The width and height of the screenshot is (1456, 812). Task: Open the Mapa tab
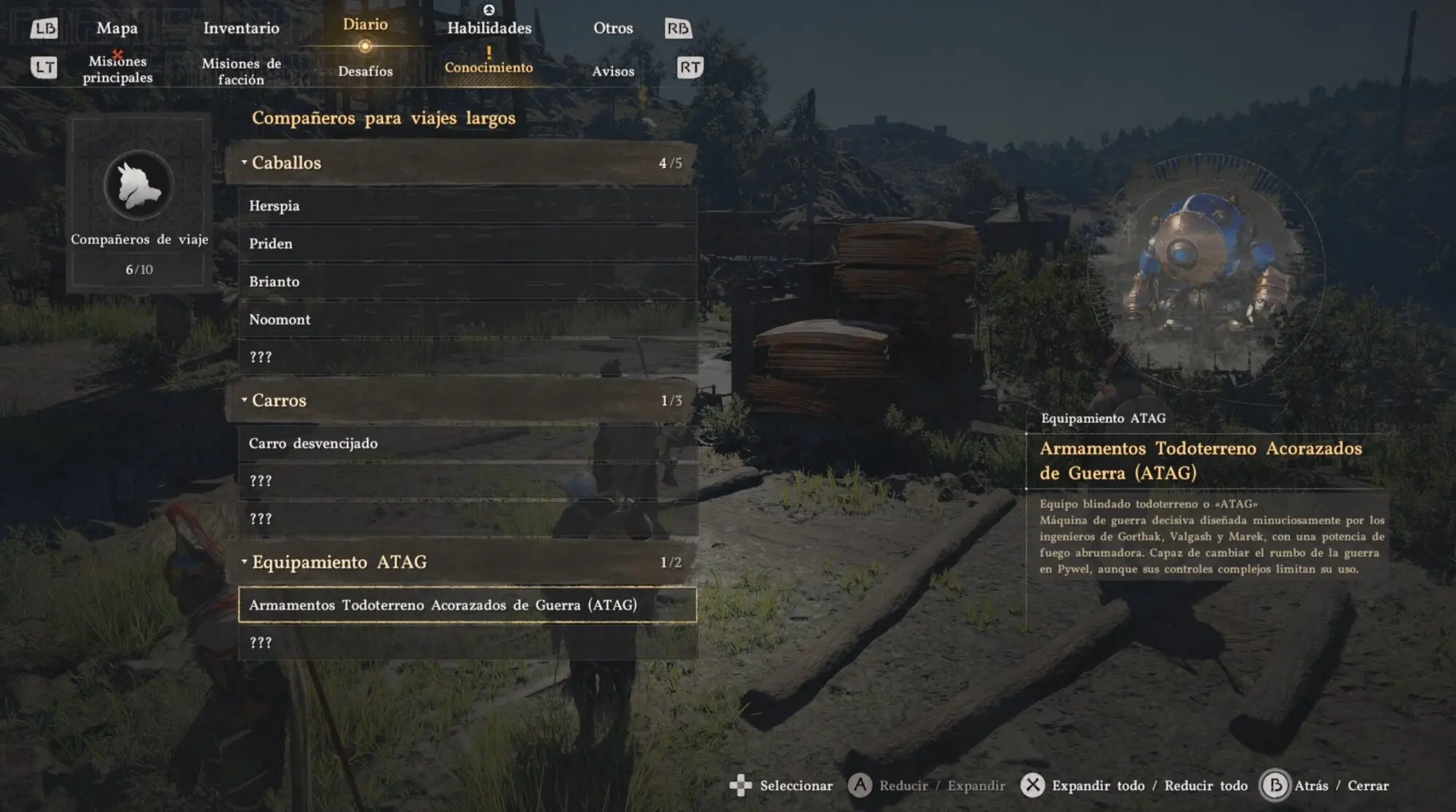(x=116, y=28)
